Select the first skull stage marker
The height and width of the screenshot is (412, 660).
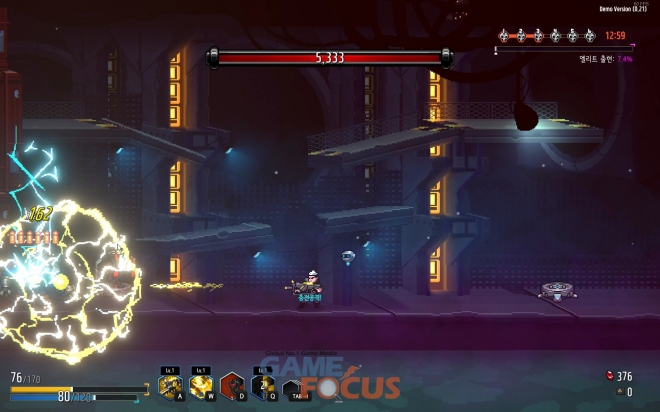pyautogui.click(x=505, y=36)
